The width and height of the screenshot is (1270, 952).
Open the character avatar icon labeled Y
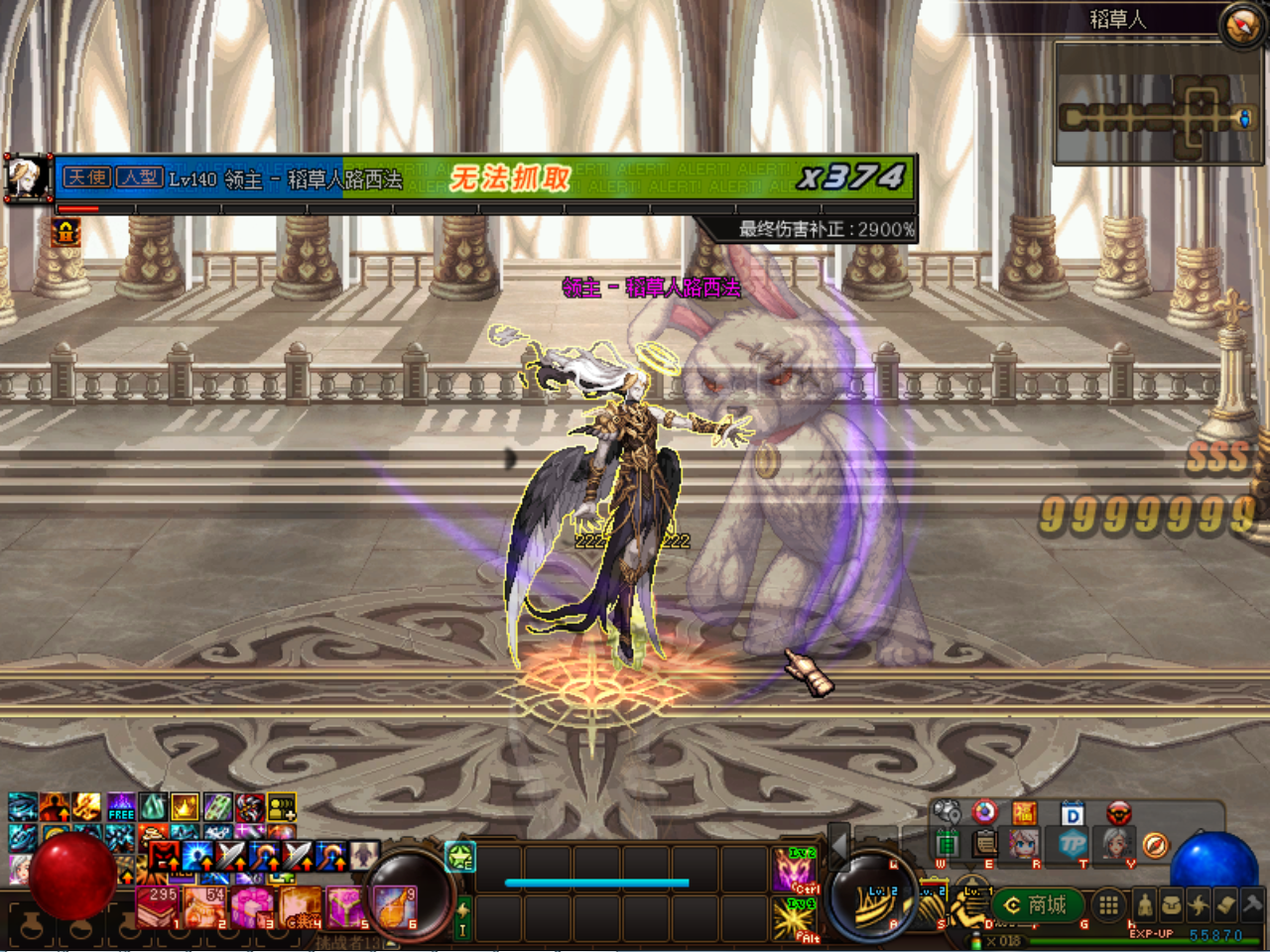1113,843
